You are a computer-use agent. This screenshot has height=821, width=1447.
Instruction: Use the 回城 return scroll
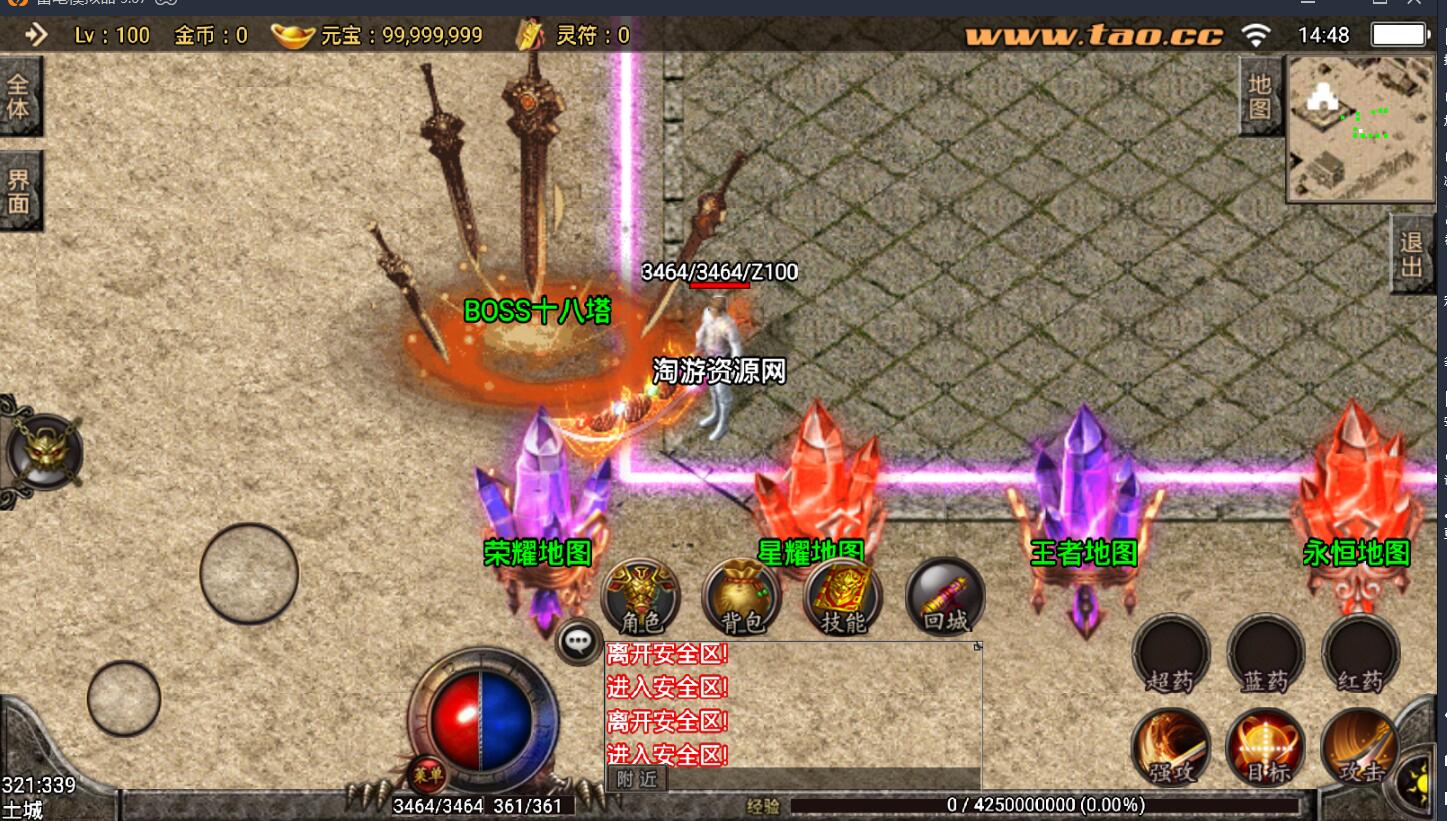pyautogui.click(x=945, y=597)
